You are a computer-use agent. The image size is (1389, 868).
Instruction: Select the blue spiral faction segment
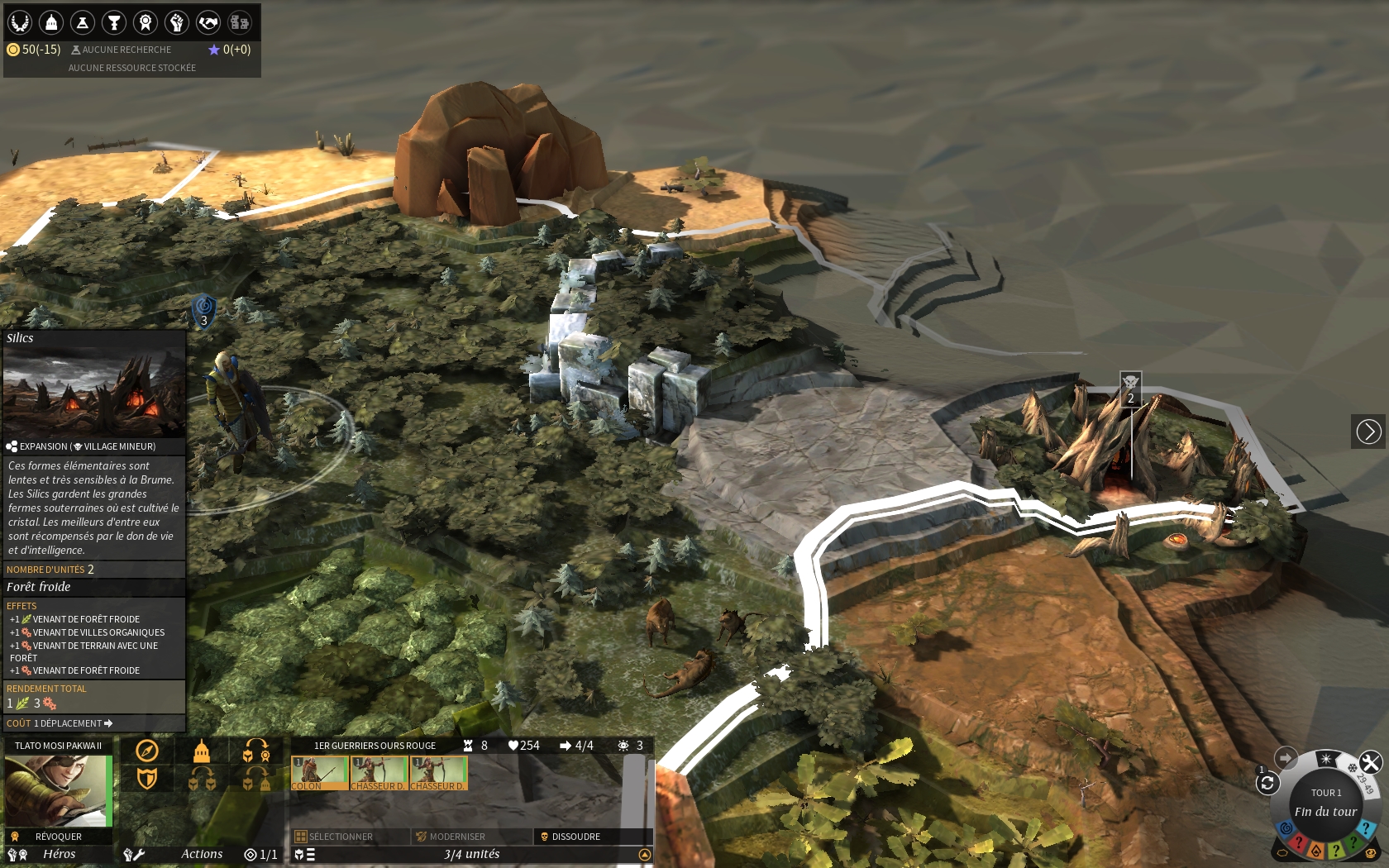click(x=1286, y=828)
